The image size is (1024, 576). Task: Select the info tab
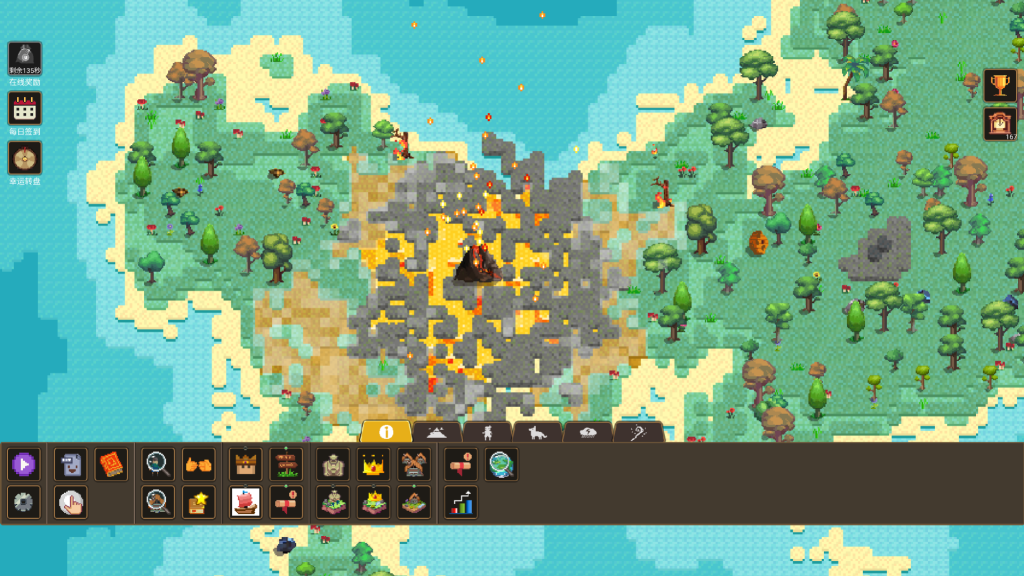pyautogui.click(x=386, y=432)
